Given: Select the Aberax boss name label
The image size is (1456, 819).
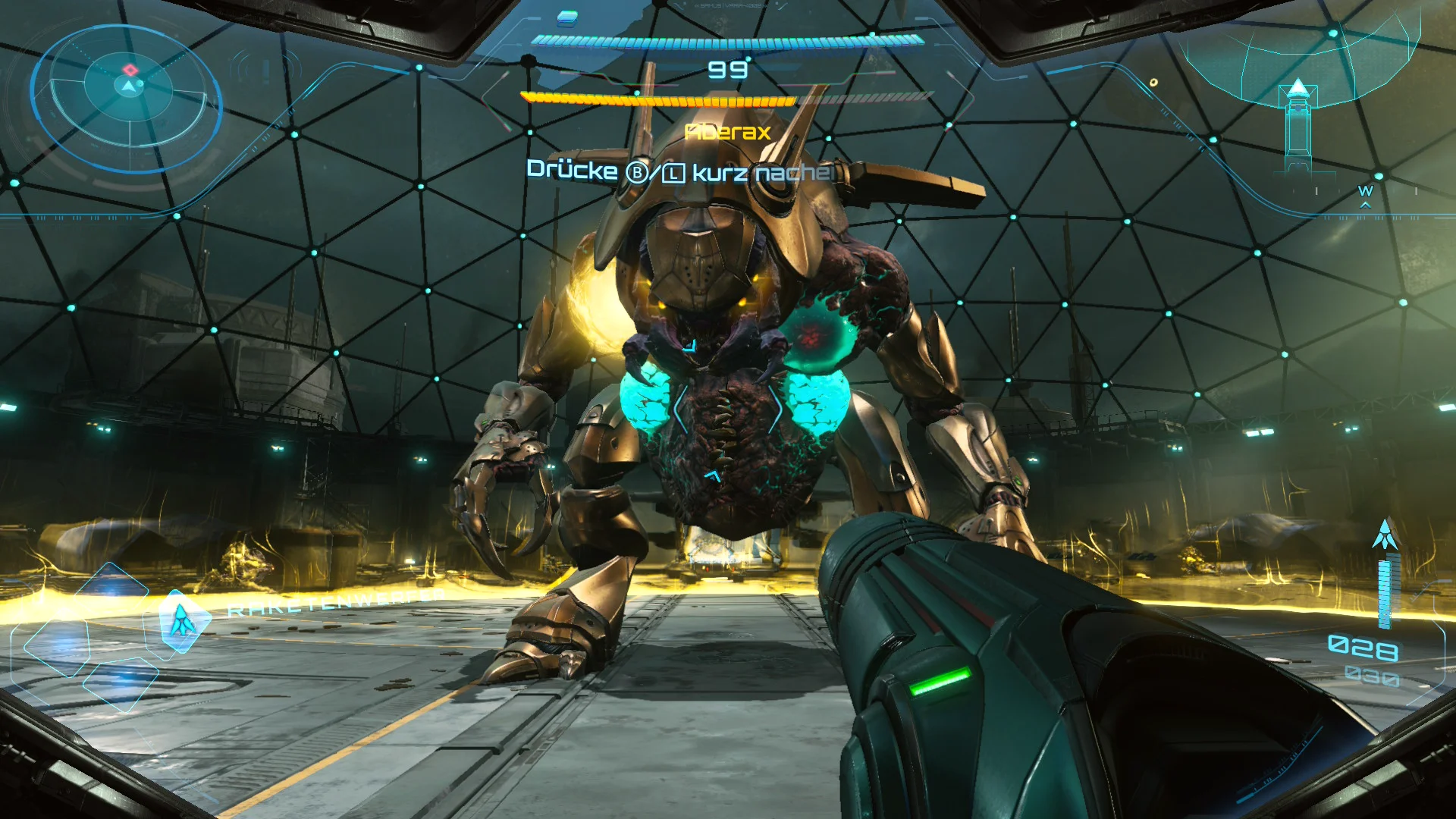Looking at the screenshot, I should tap(728, 132).
